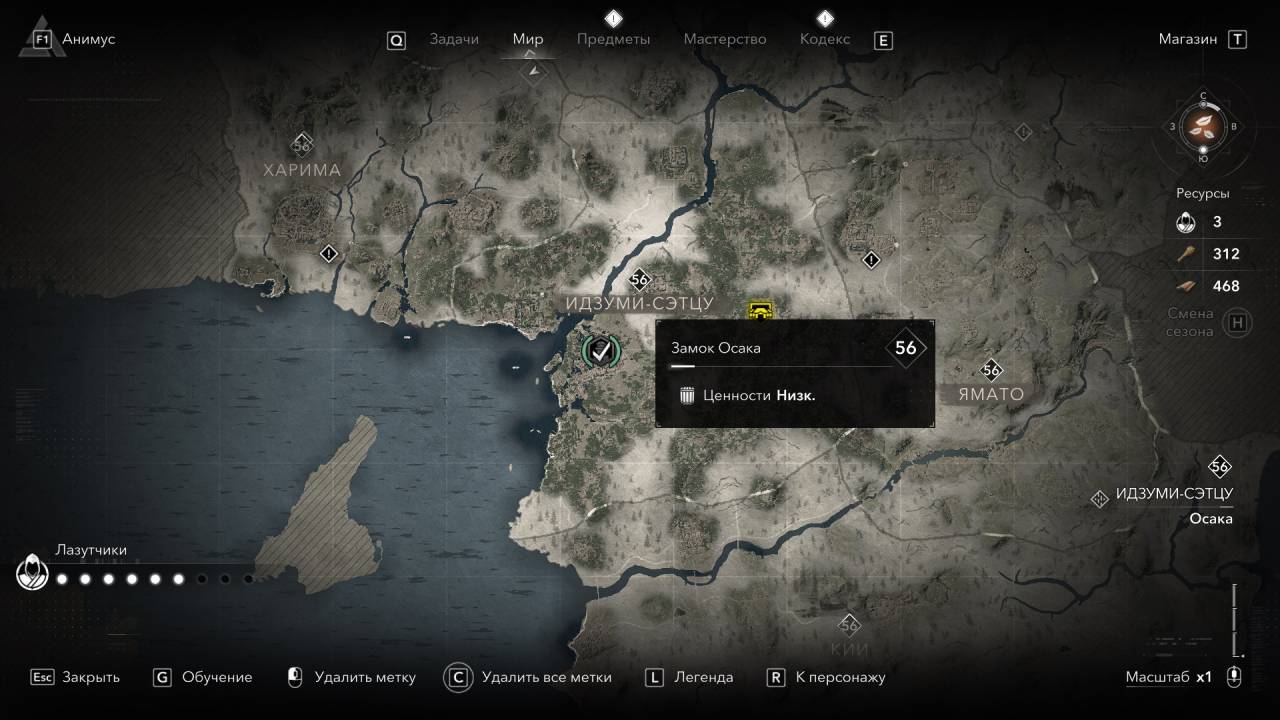Select the Ямато region label
The height and width of the screenshot is (720, 1280).
tap(990, 394)
